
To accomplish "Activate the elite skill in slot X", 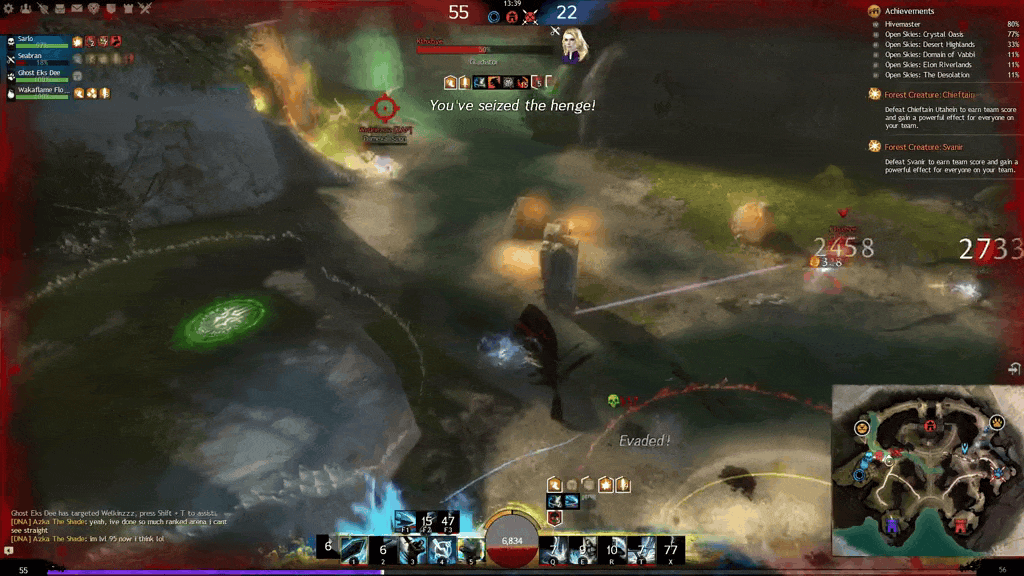I will [671, 549].
